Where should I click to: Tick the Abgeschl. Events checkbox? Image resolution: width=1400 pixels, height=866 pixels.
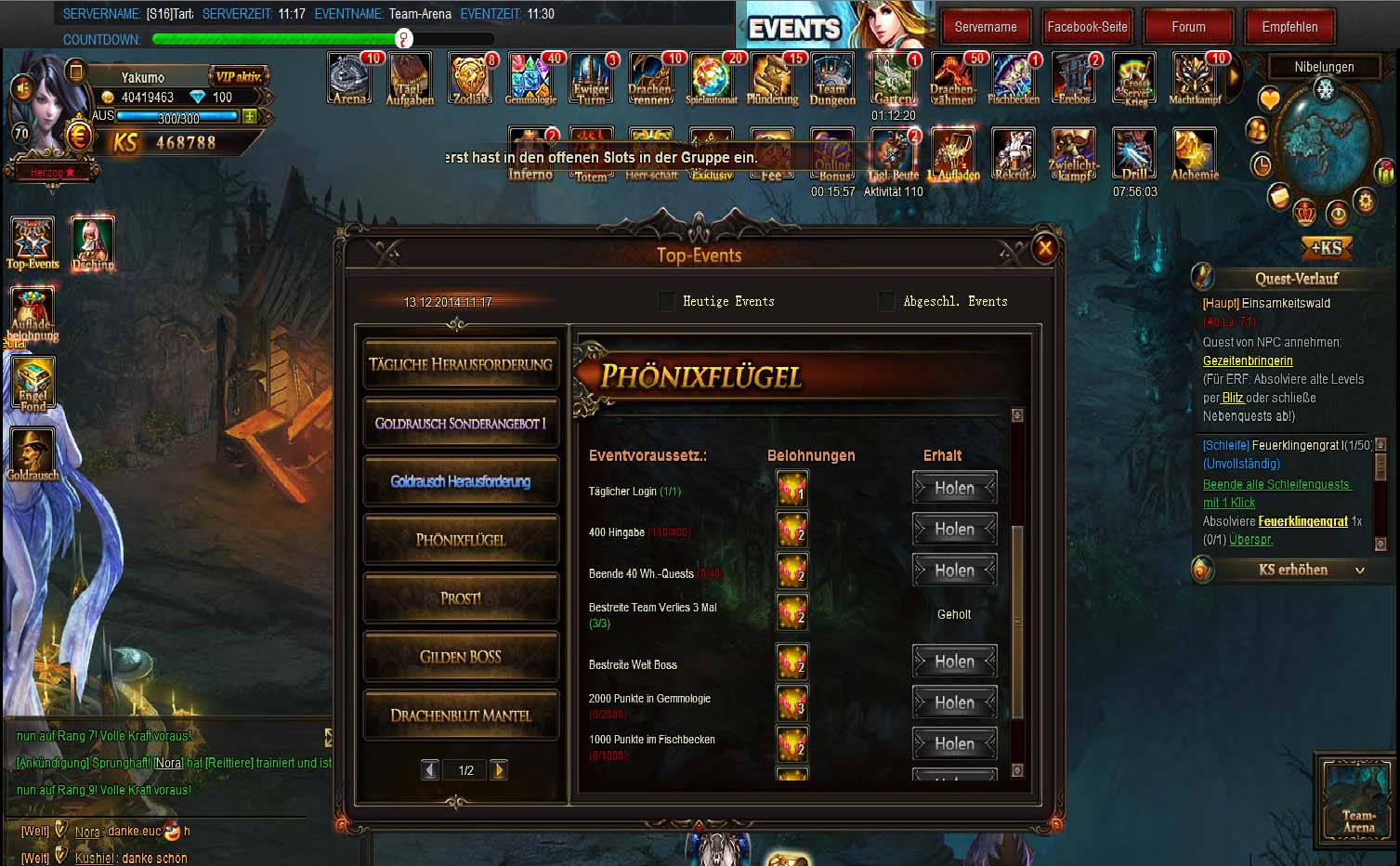click(x=886, y=301)
